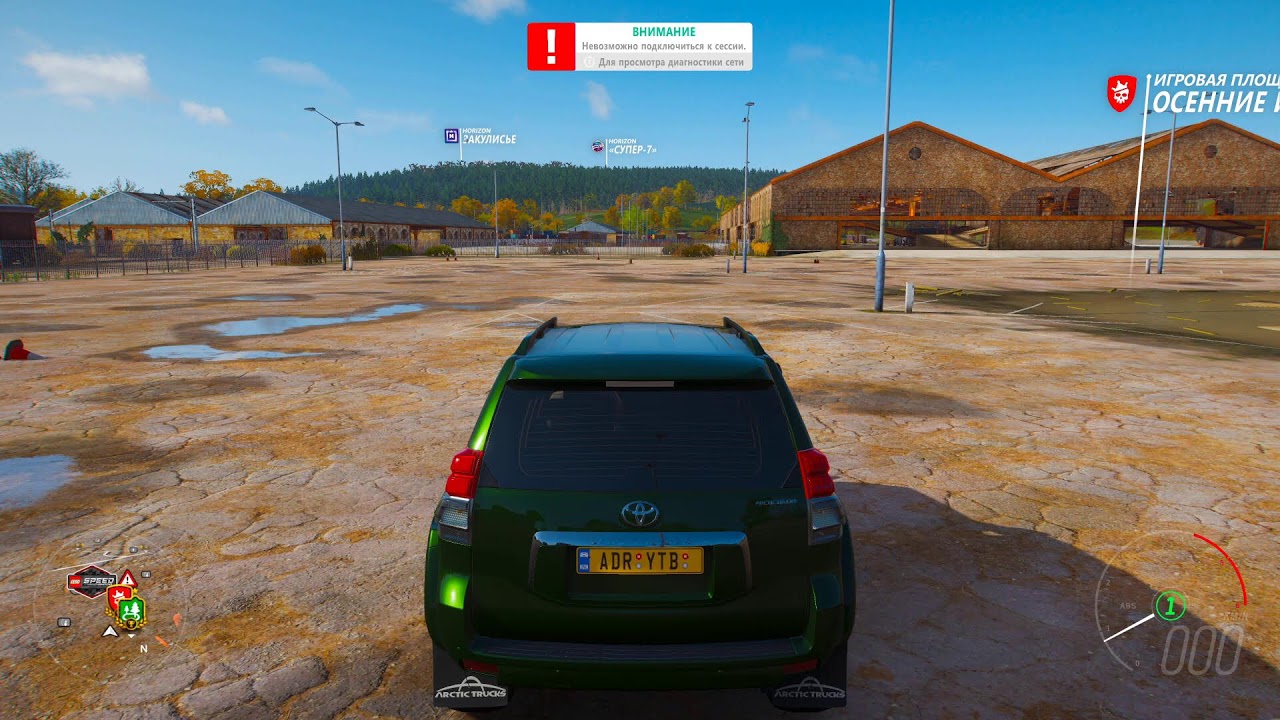This screenshot has height=720, width=1280.
Task: Select the Horizon «Супер-7» event marker
Action: (x=598, y=146)
